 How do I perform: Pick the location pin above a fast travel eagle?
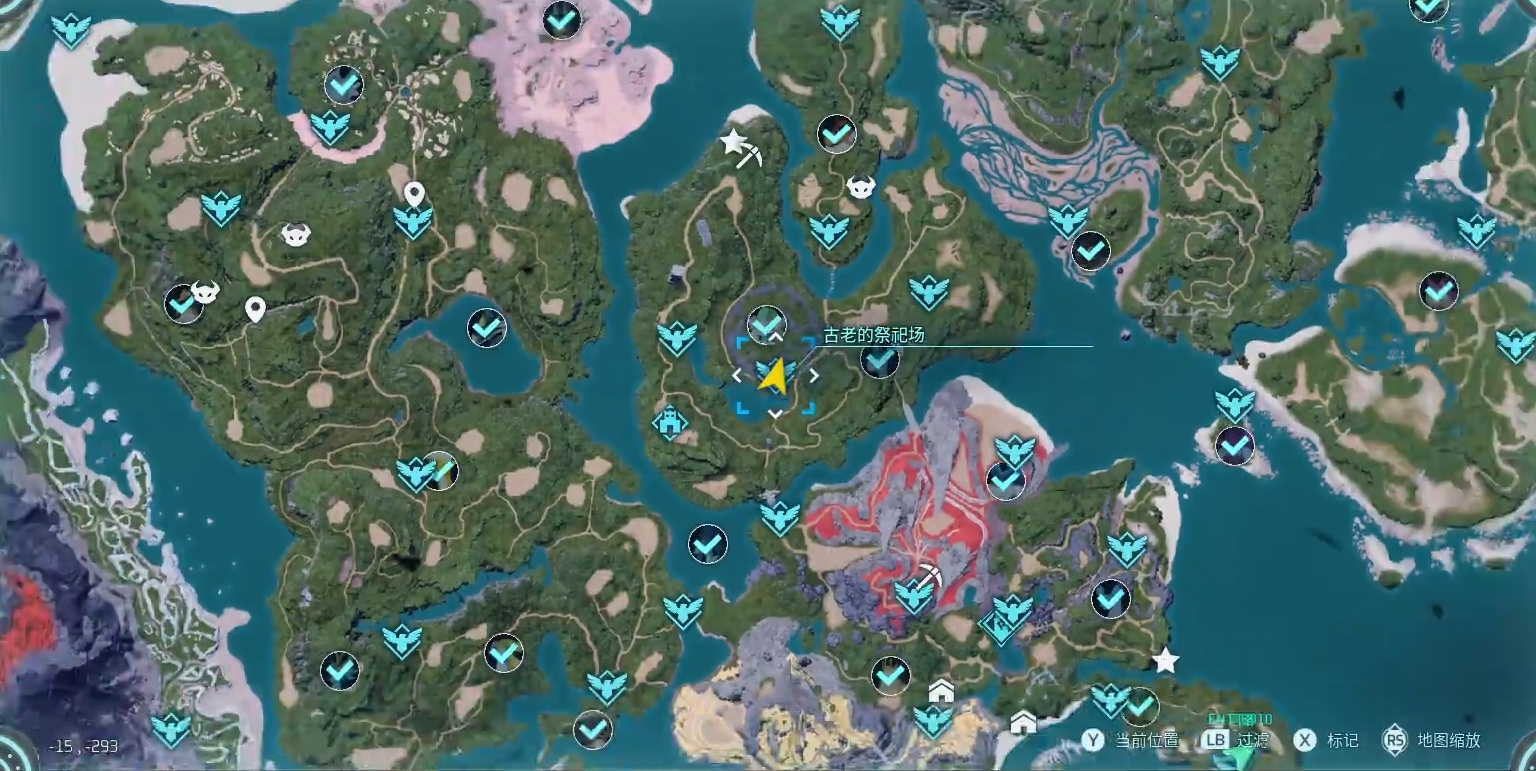coord(414,194)
